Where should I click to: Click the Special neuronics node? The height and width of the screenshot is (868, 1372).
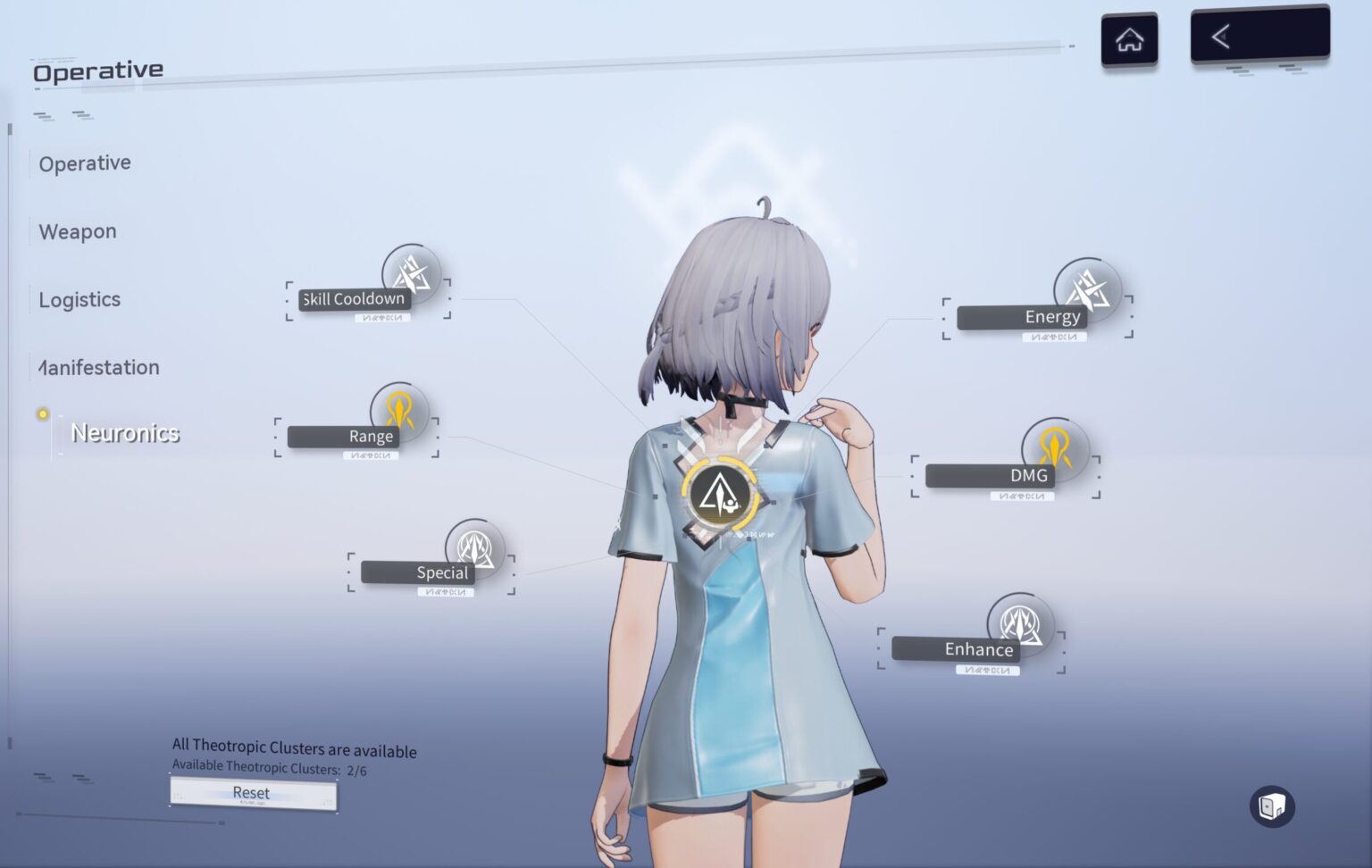474,547
